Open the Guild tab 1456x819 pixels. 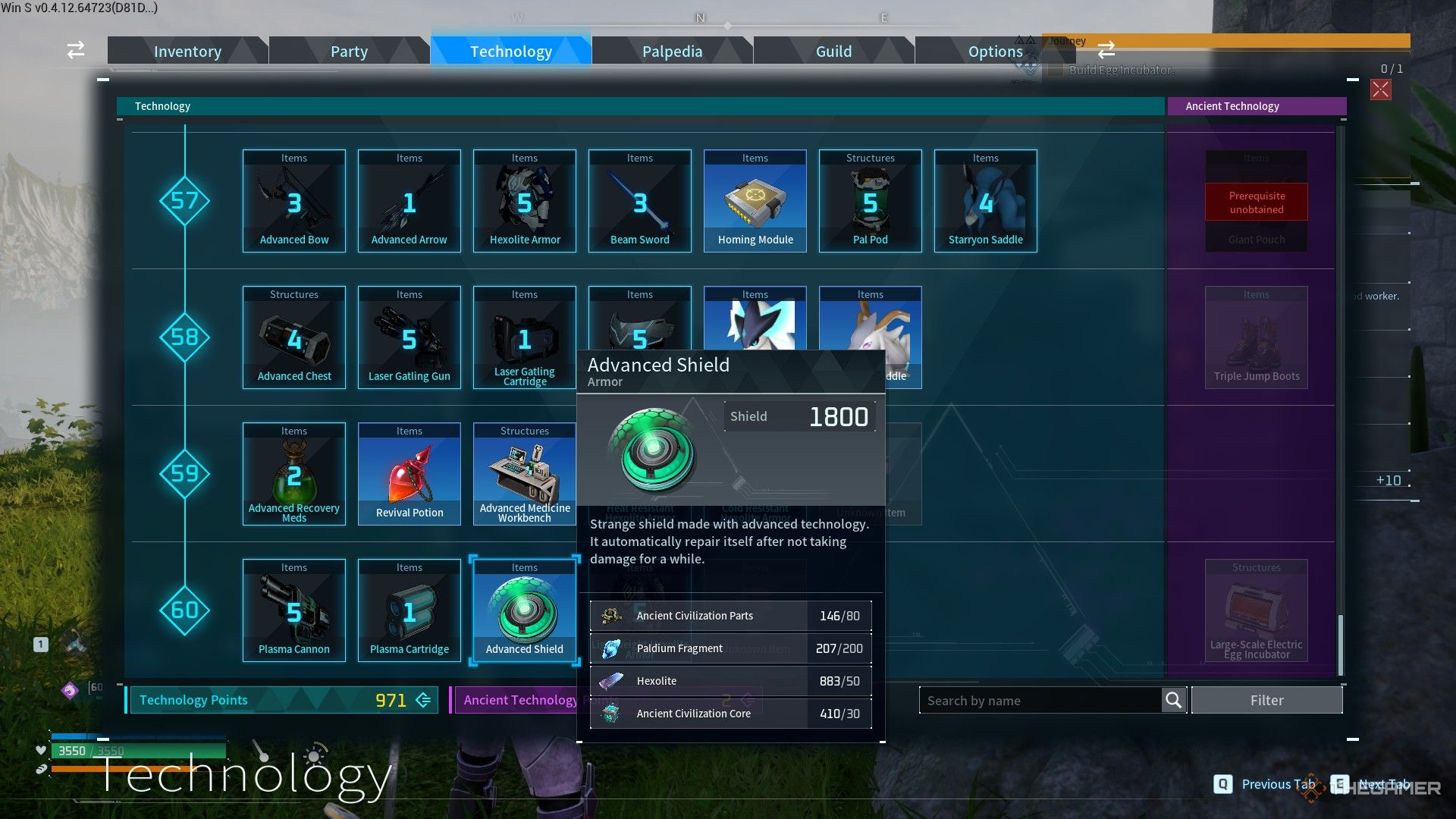[x=833, y=51]
